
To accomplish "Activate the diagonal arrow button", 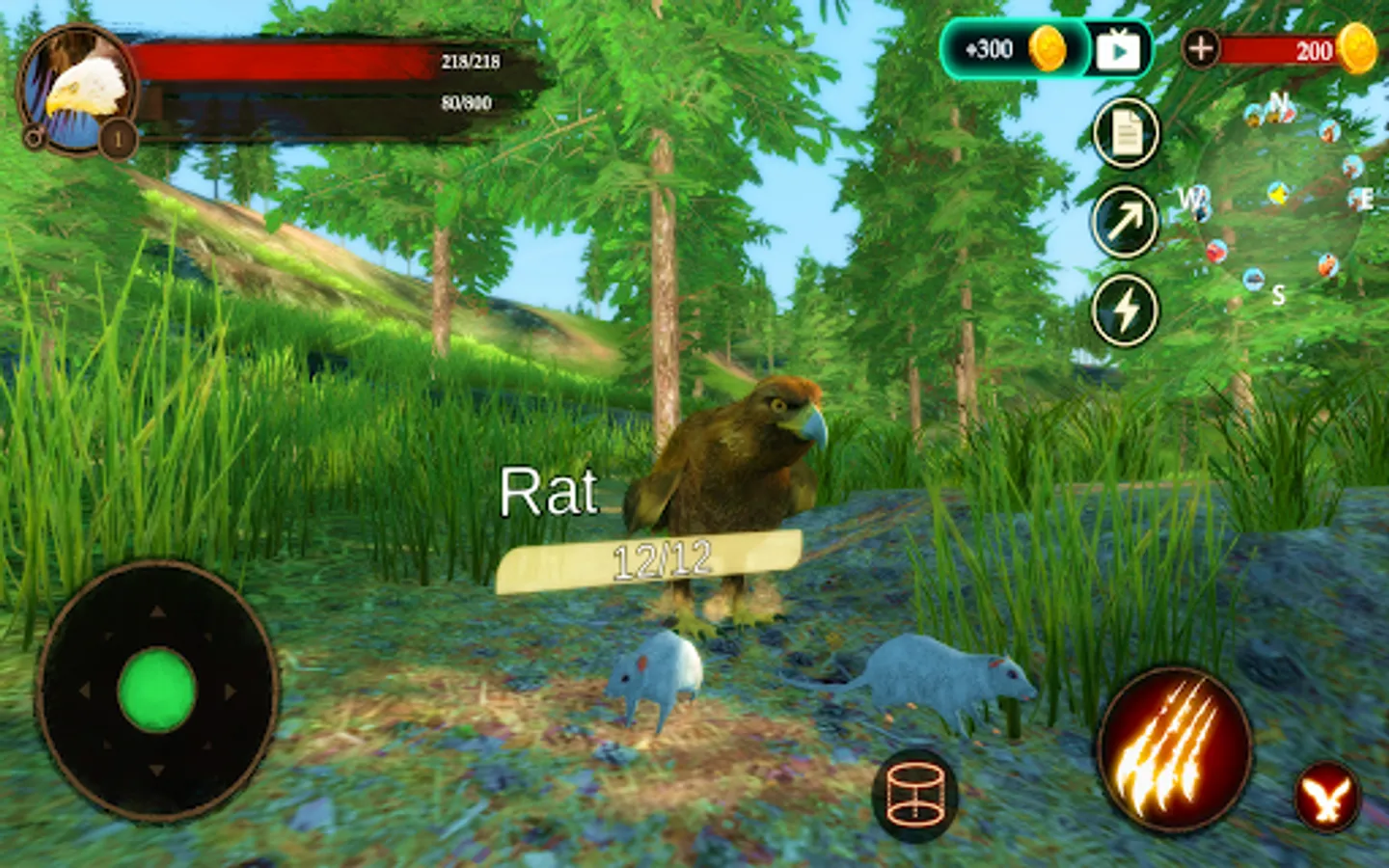I will 1125,222.
